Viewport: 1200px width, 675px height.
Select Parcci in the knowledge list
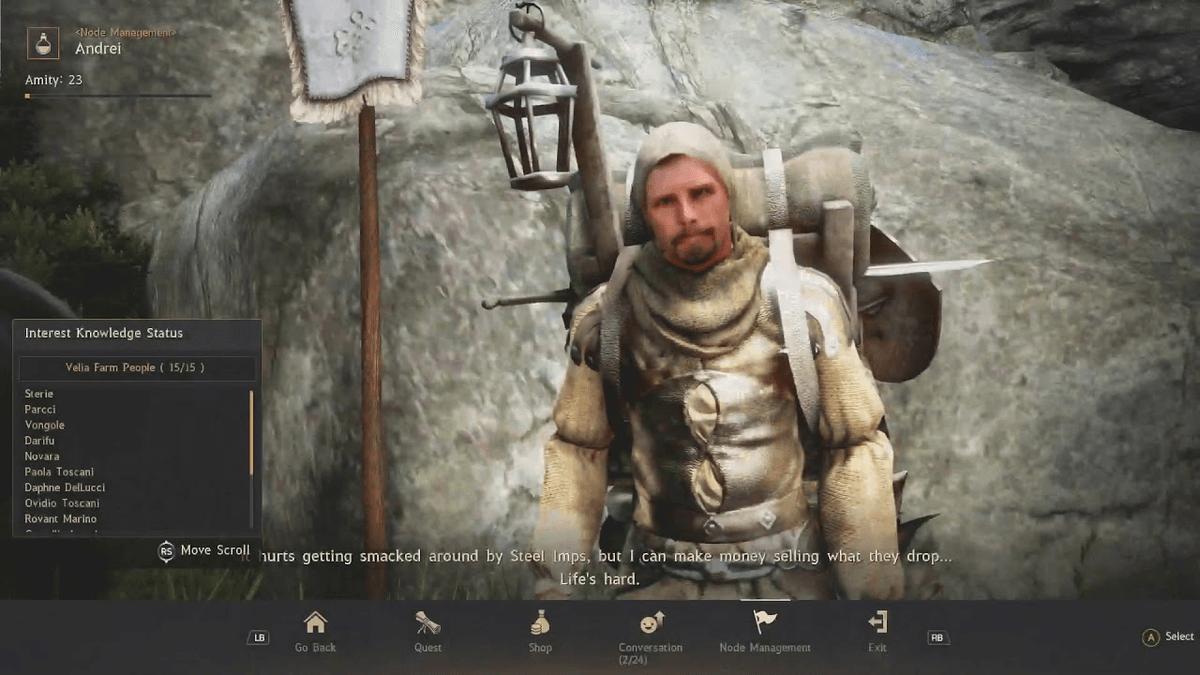41,410
